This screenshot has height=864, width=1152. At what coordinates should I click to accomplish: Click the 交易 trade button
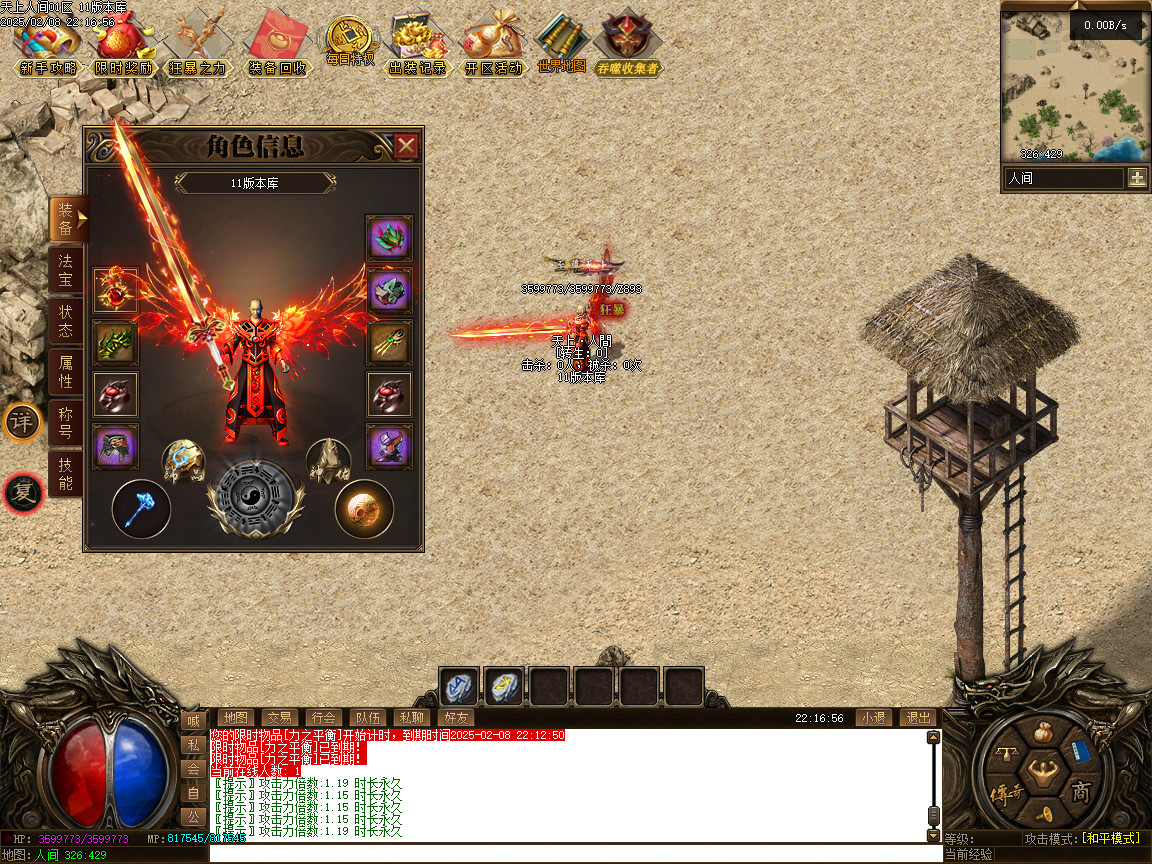tap(279, 718)
